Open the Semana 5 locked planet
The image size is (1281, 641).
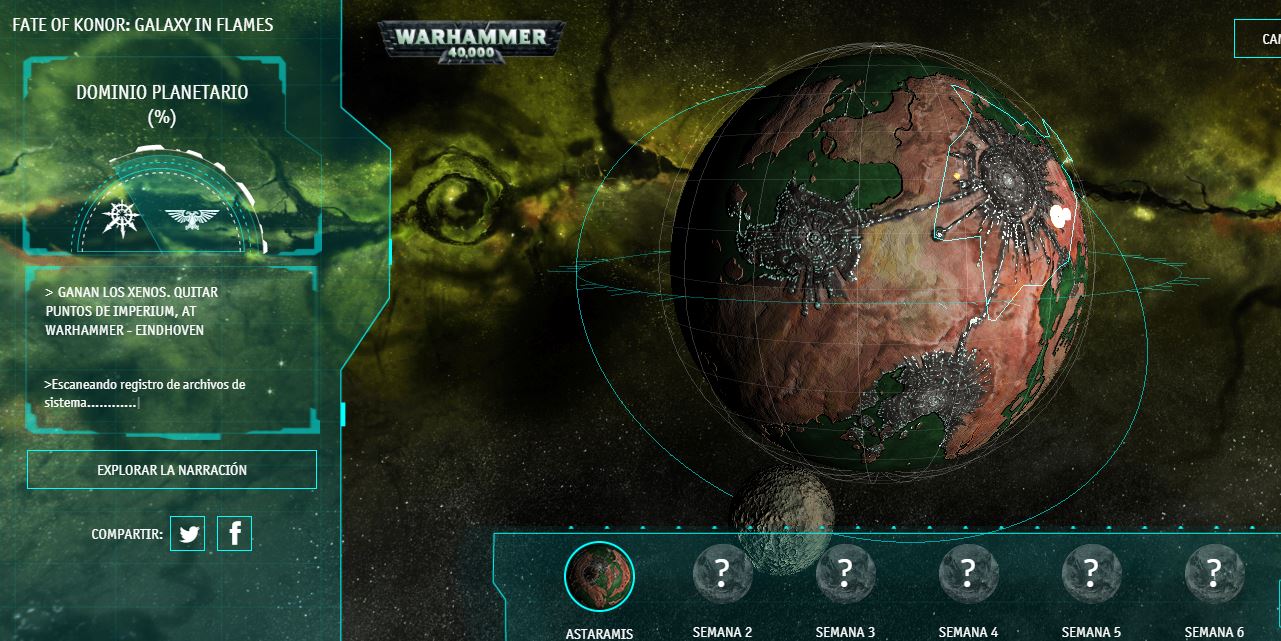[x=1091, y=575]
